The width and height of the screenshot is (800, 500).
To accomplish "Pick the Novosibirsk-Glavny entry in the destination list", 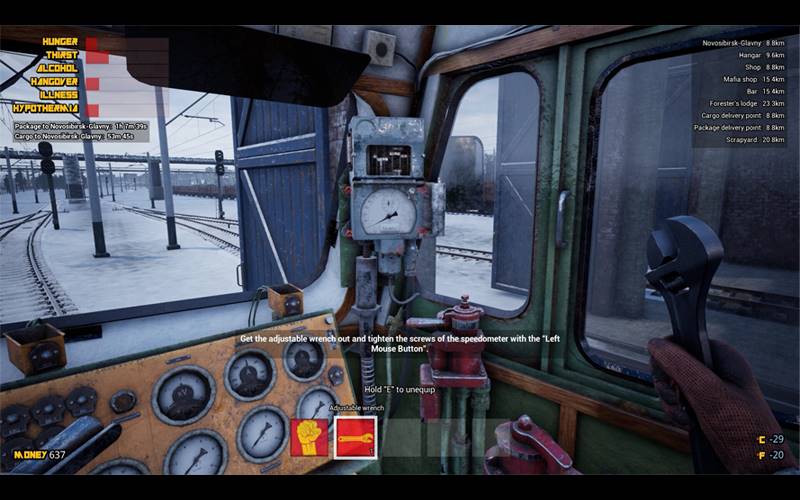I will pos(738,43).
